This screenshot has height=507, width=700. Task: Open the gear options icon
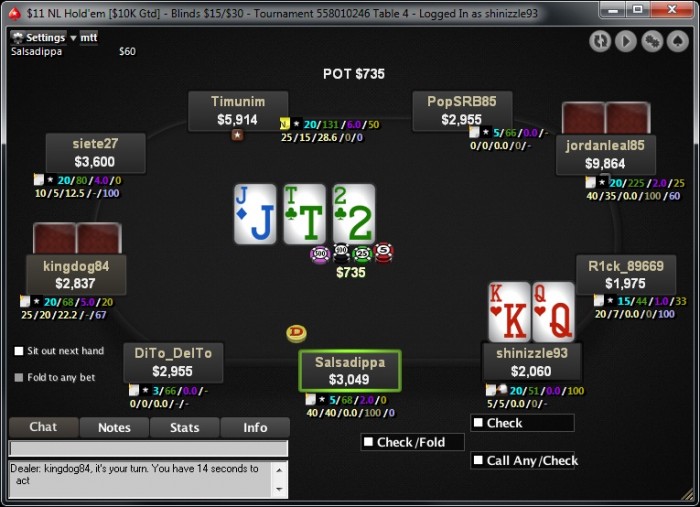pos(652,41)
